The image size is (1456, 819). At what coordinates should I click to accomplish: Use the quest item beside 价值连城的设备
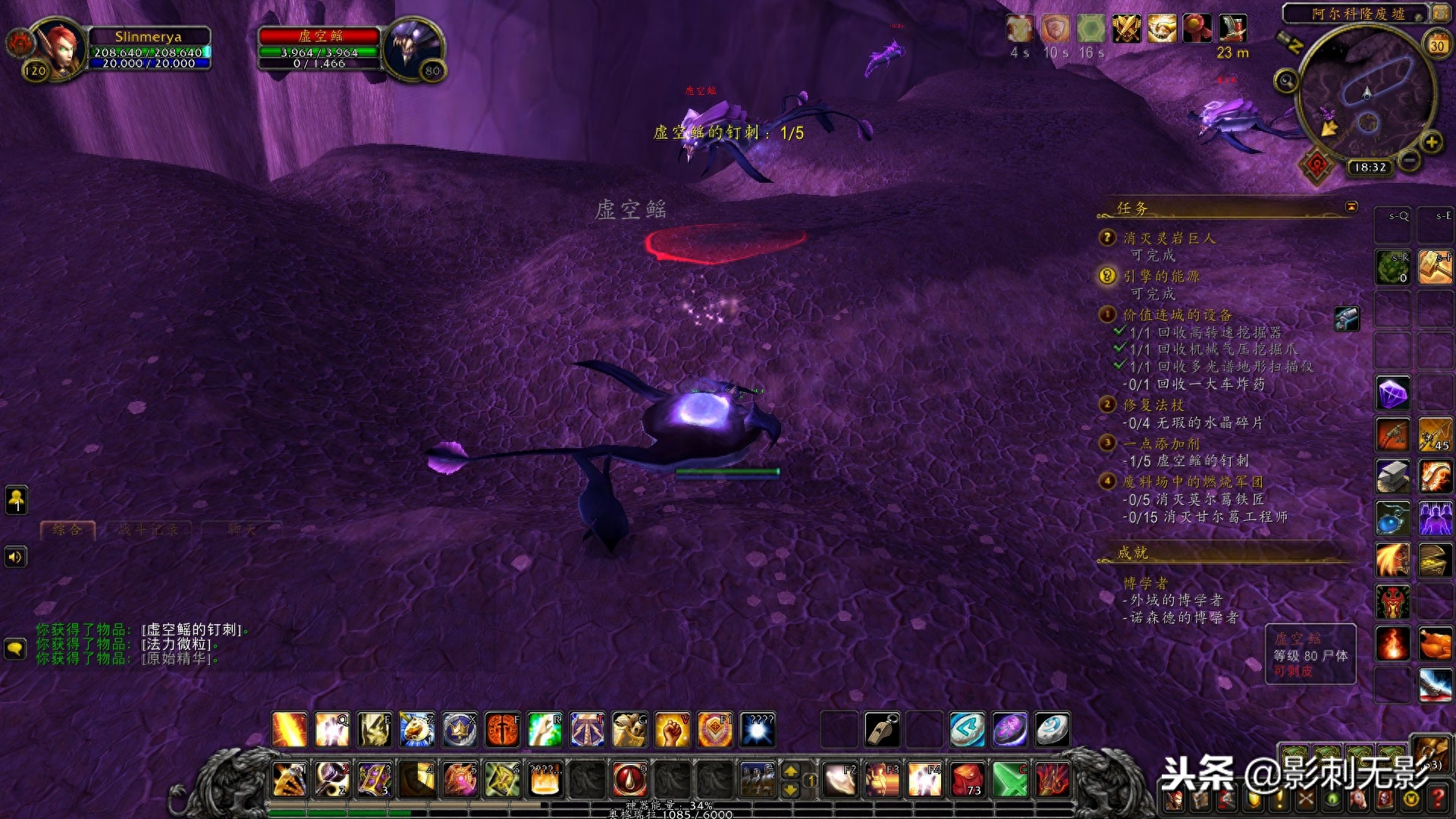[1347, 318]
